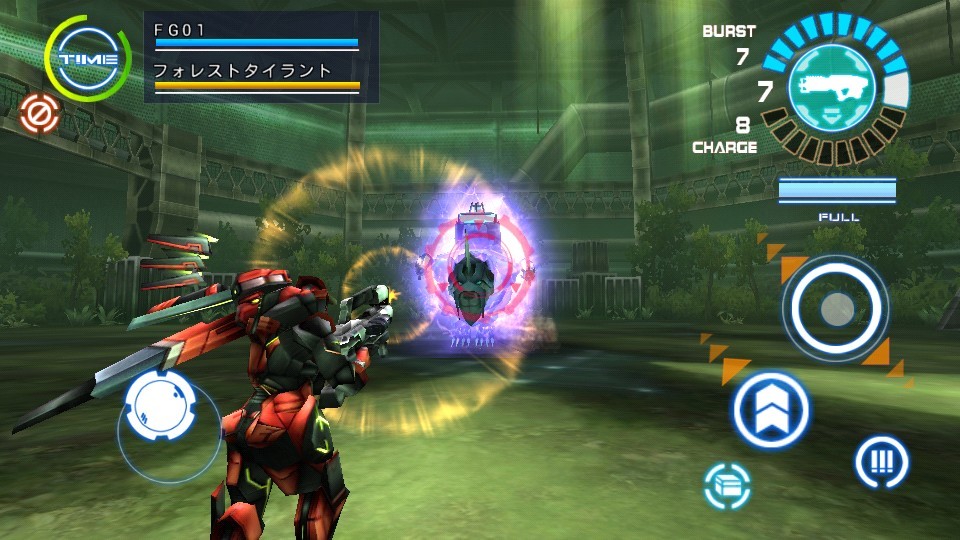Activate the double-chevron boost button

point(770,409)
